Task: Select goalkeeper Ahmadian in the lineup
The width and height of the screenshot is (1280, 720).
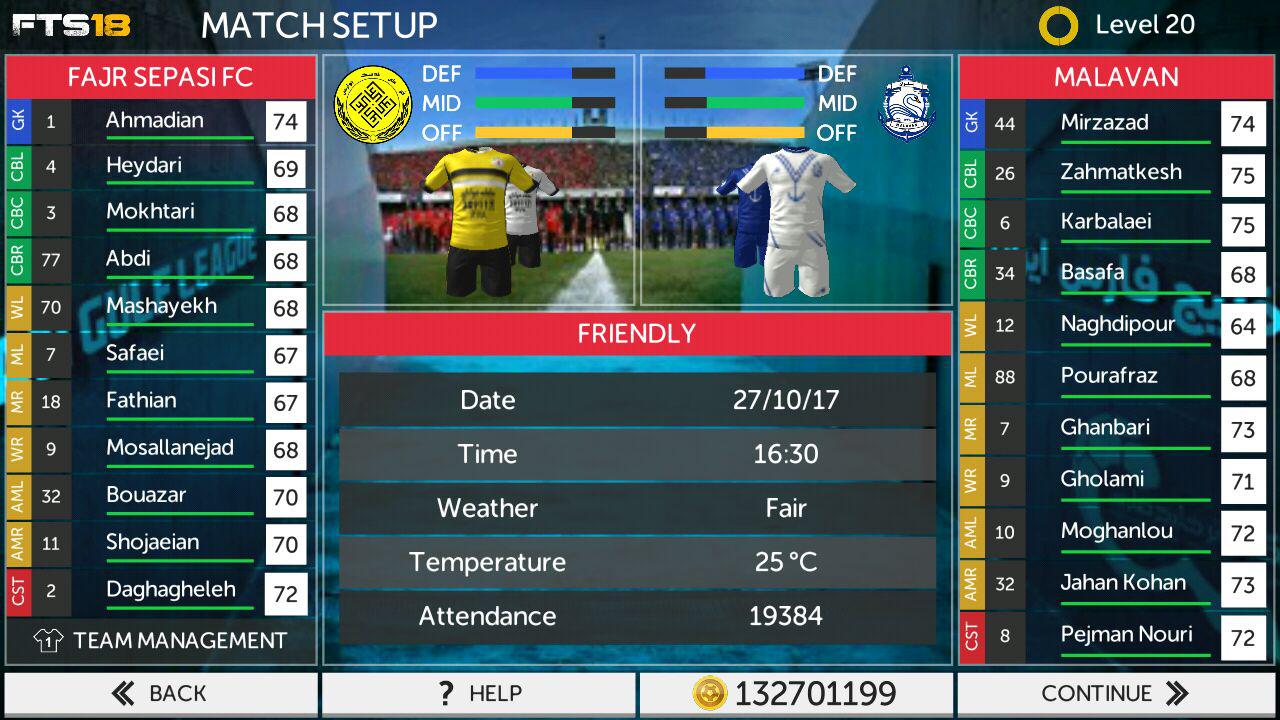Action: (x=155, y=121)
